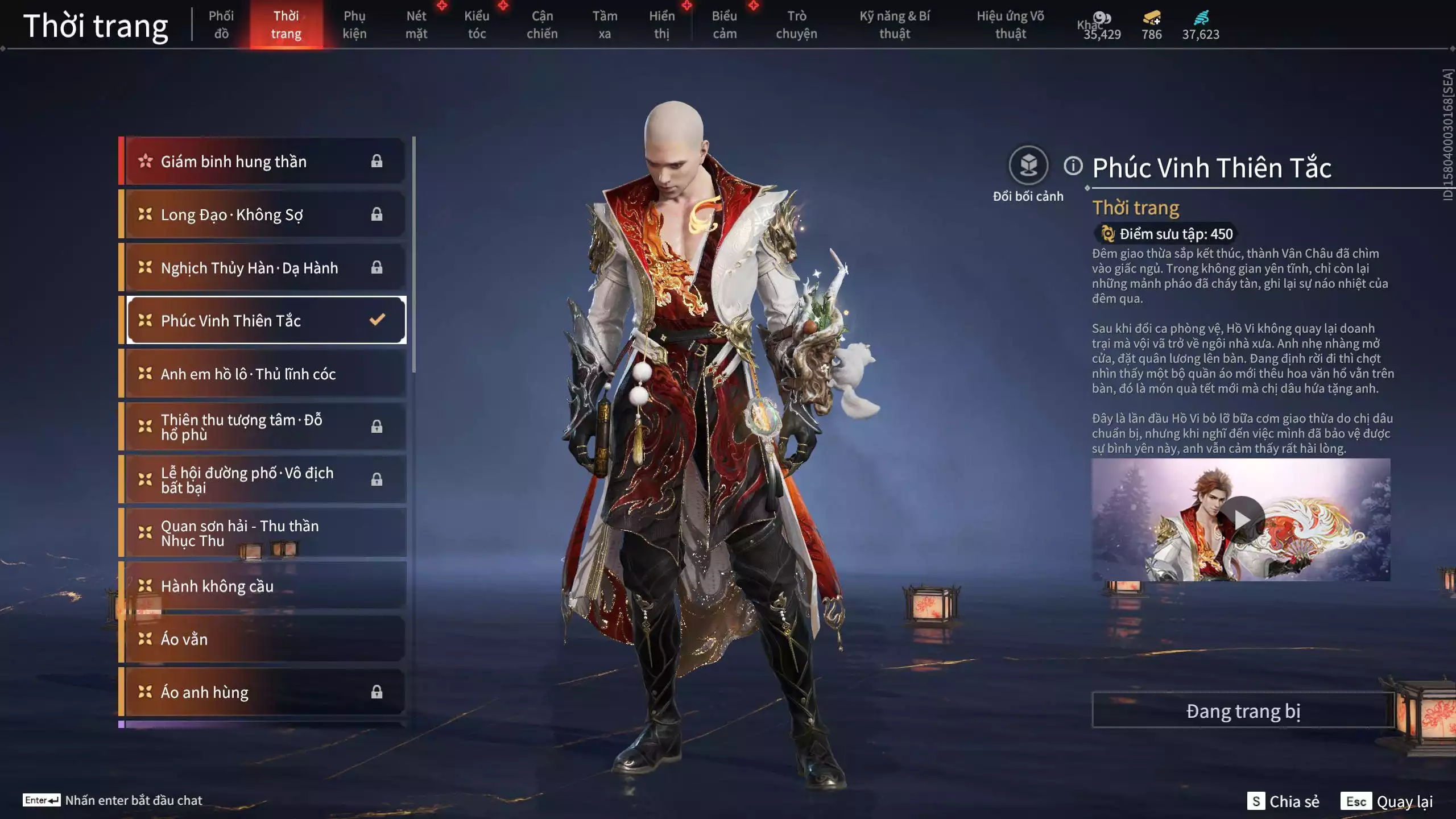Play the outfit preview video
The image size is (1456, 819).
[1241, 519]
